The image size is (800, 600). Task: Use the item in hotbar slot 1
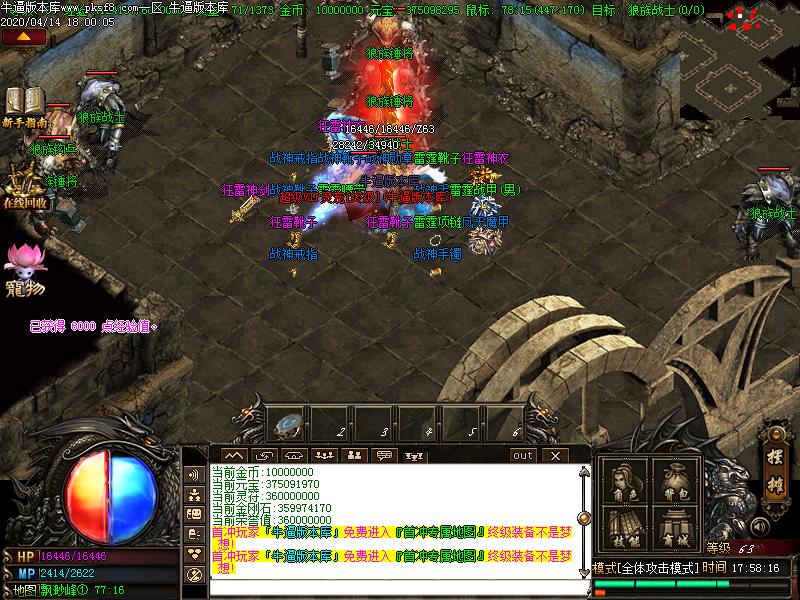pos(289,425)
